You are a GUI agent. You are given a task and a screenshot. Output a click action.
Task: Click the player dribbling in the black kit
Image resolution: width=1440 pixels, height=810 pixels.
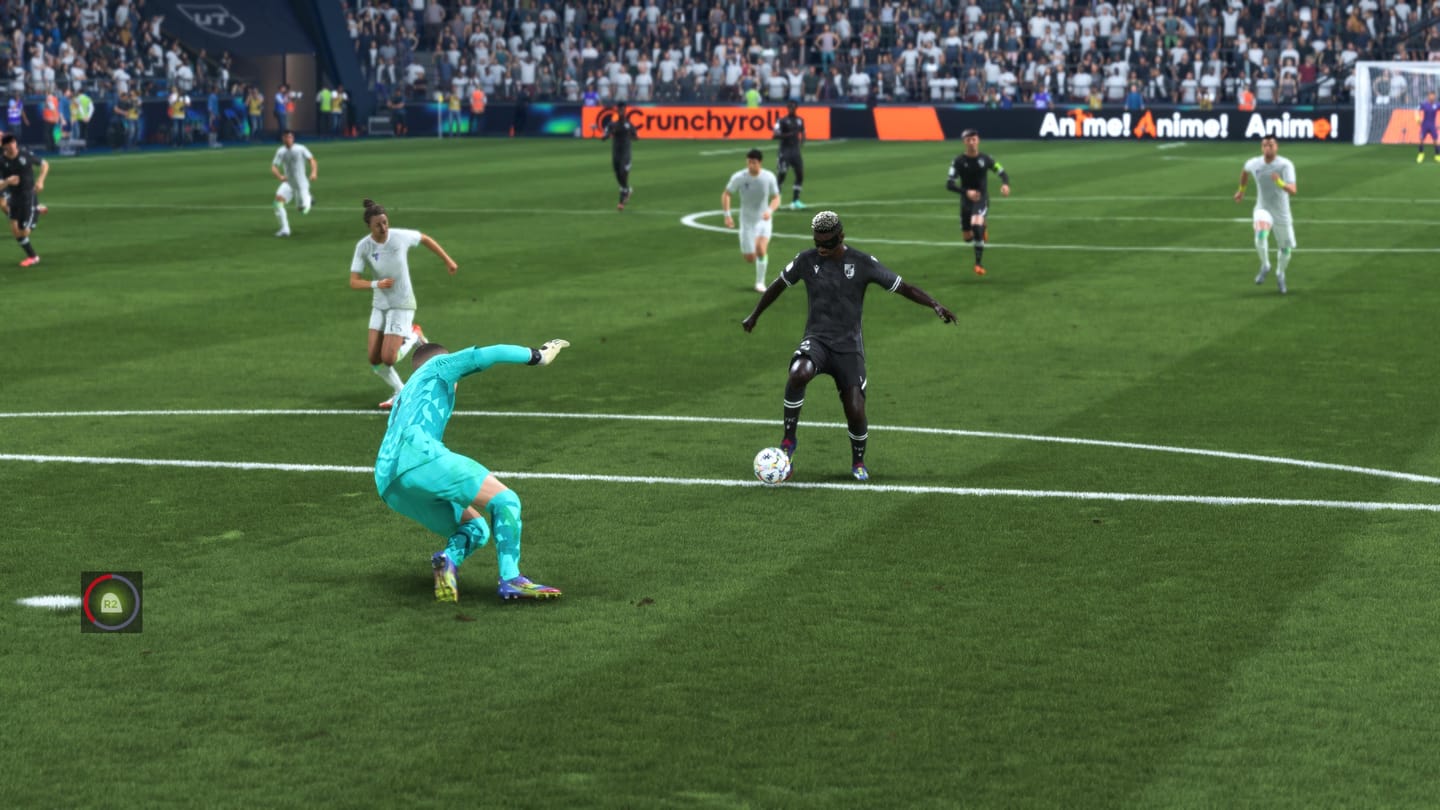click(x=845, y=330)
